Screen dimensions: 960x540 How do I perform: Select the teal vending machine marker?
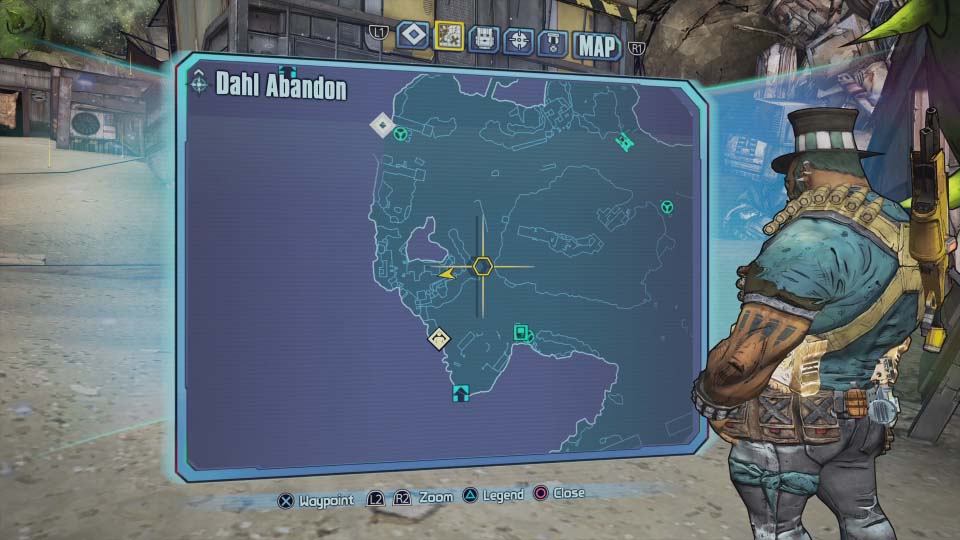pos(522,333)
